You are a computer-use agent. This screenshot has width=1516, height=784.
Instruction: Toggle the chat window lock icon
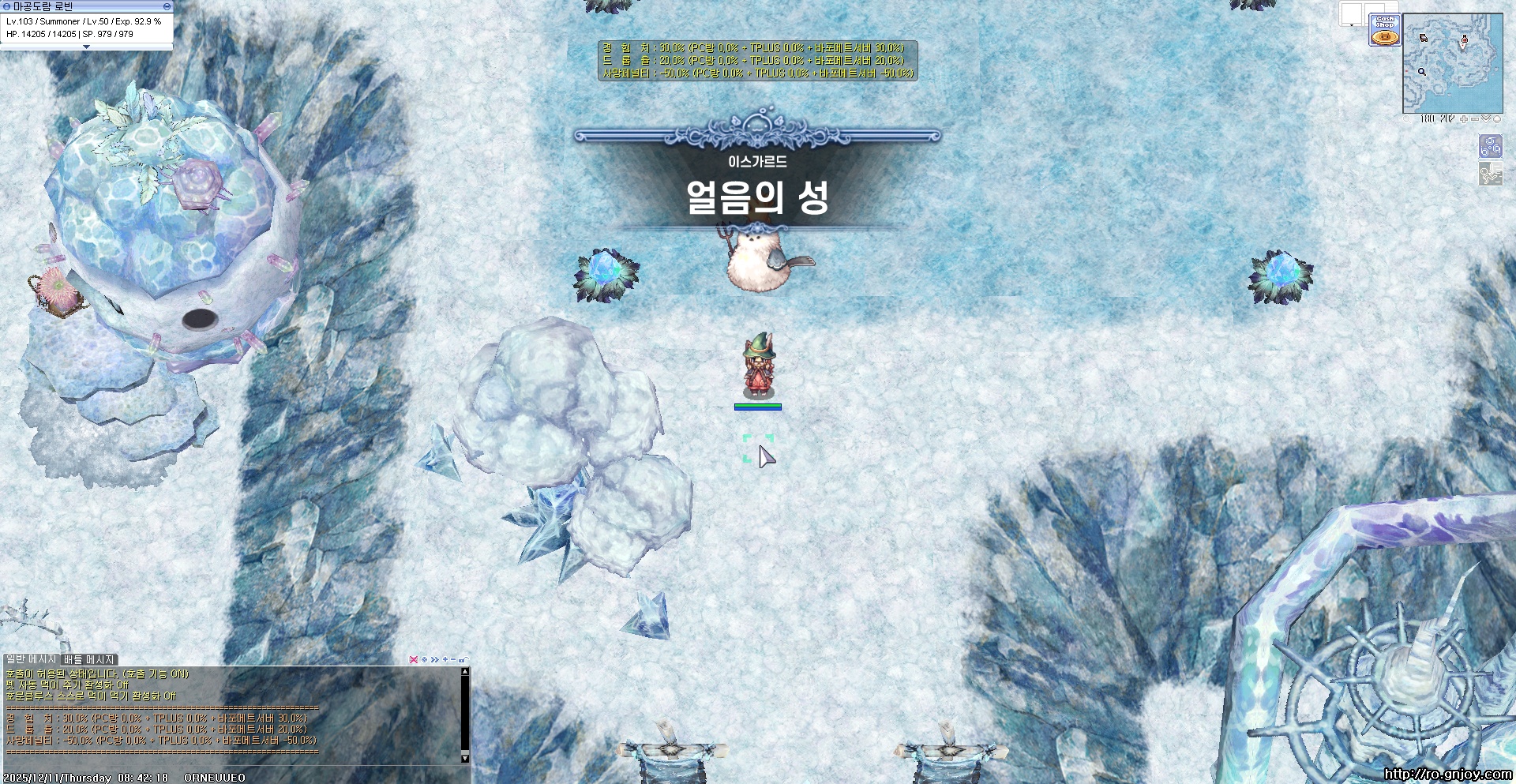click(x=462, y=660)
